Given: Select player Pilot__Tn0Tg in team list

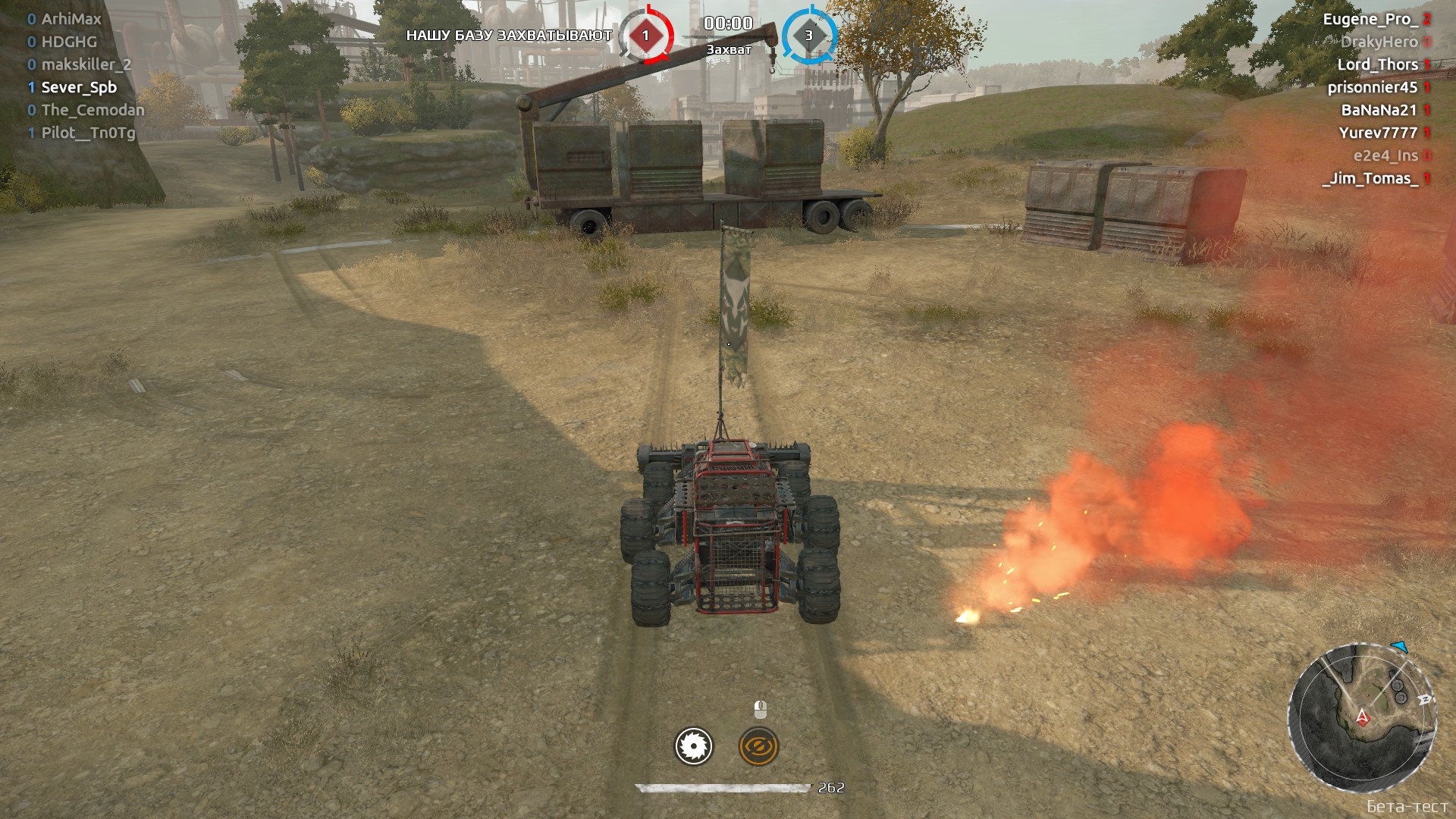Looking at the screenshot, I should (x=88, y=133).
